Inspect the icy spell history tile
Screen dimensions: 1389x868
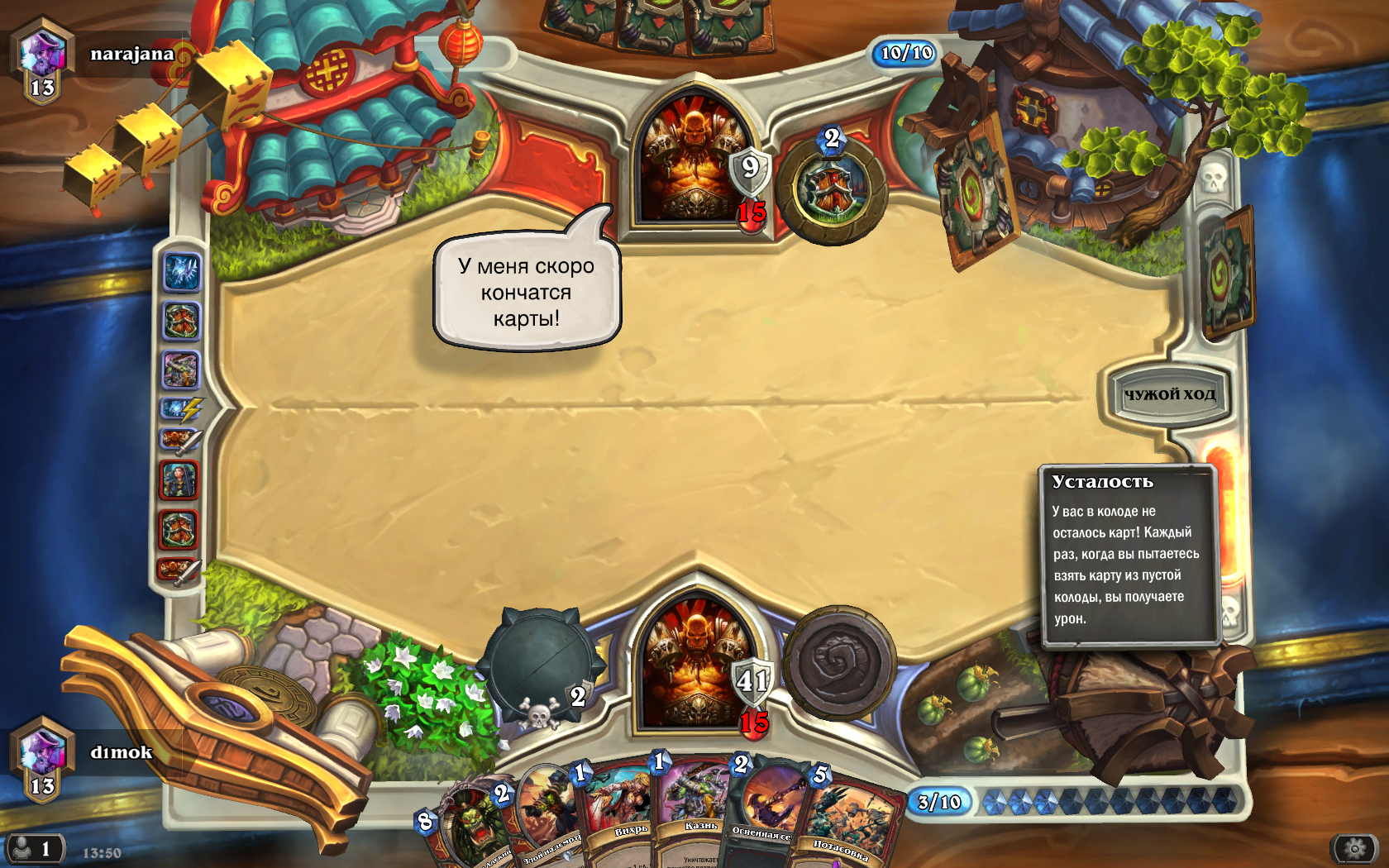(182, 272)
